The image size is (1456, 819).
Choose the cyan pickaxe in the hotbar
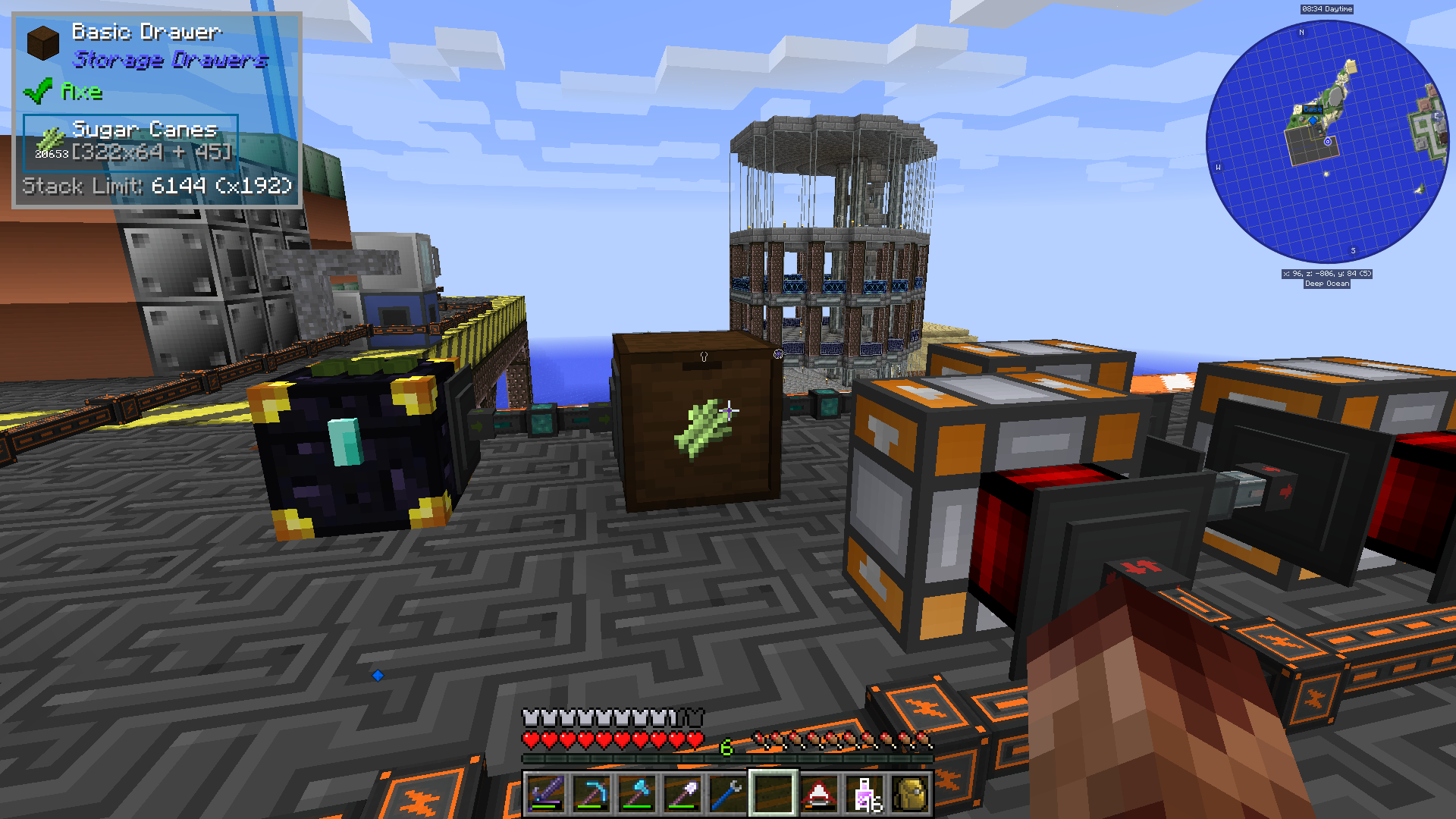591,794
